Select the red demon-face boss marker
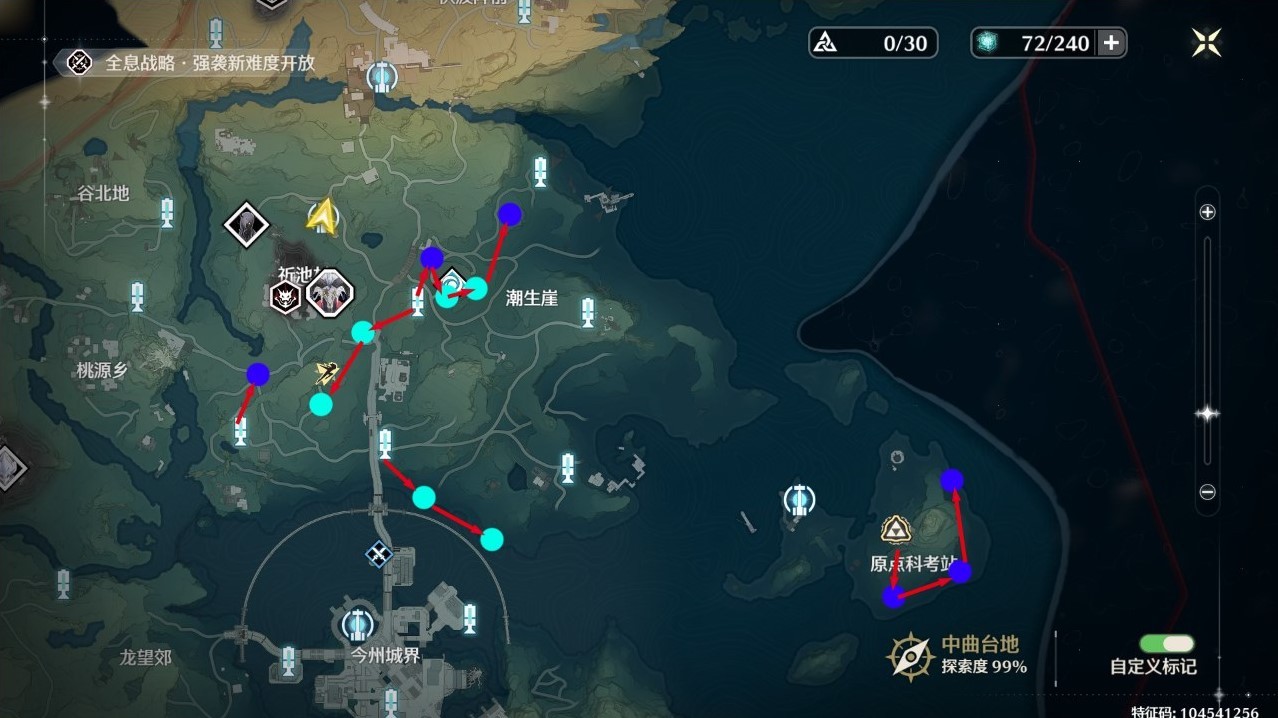Viewport: 1278px width, 718px height. (x=286, y=296)
